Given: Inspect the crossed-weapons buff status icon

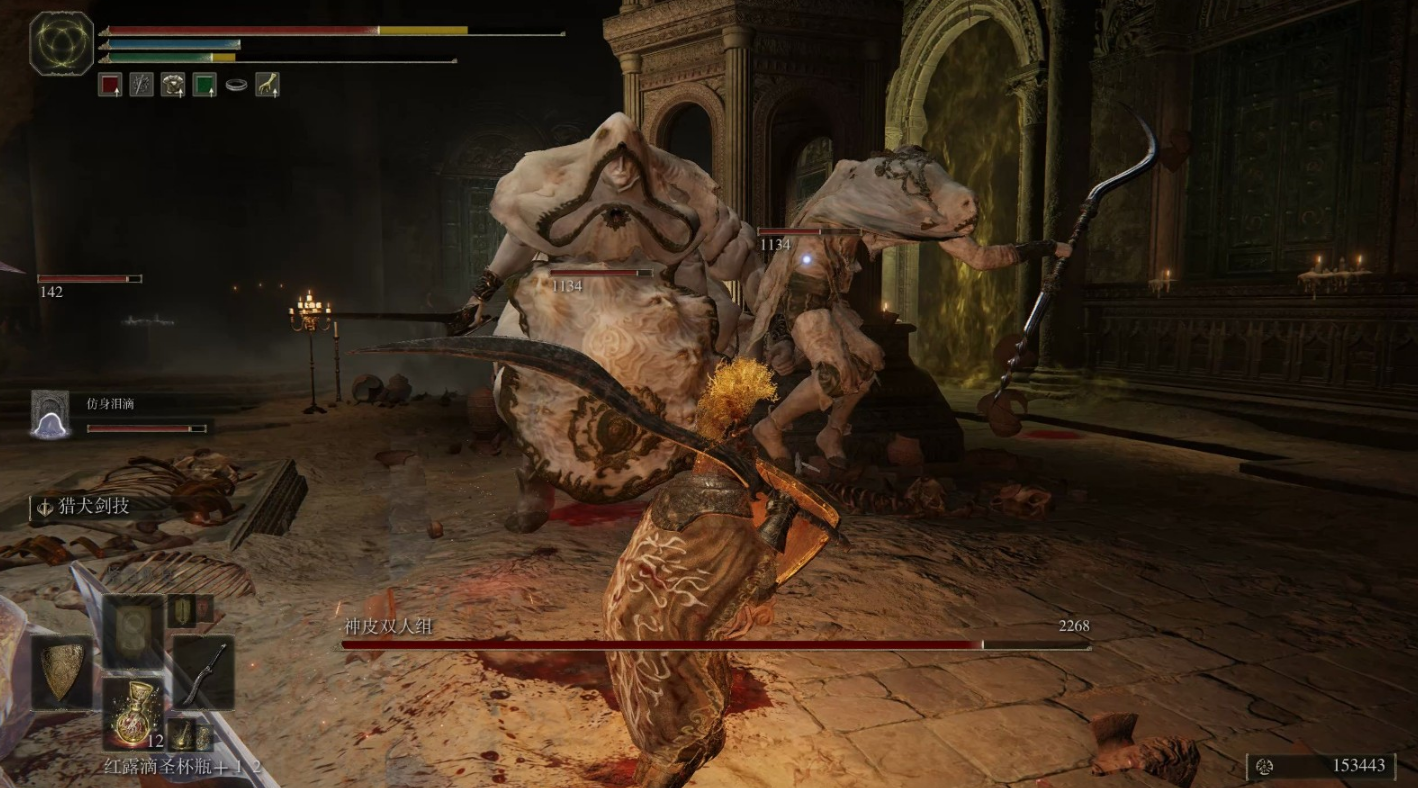Looking at the screenshot, I should [x=142, y=85].
